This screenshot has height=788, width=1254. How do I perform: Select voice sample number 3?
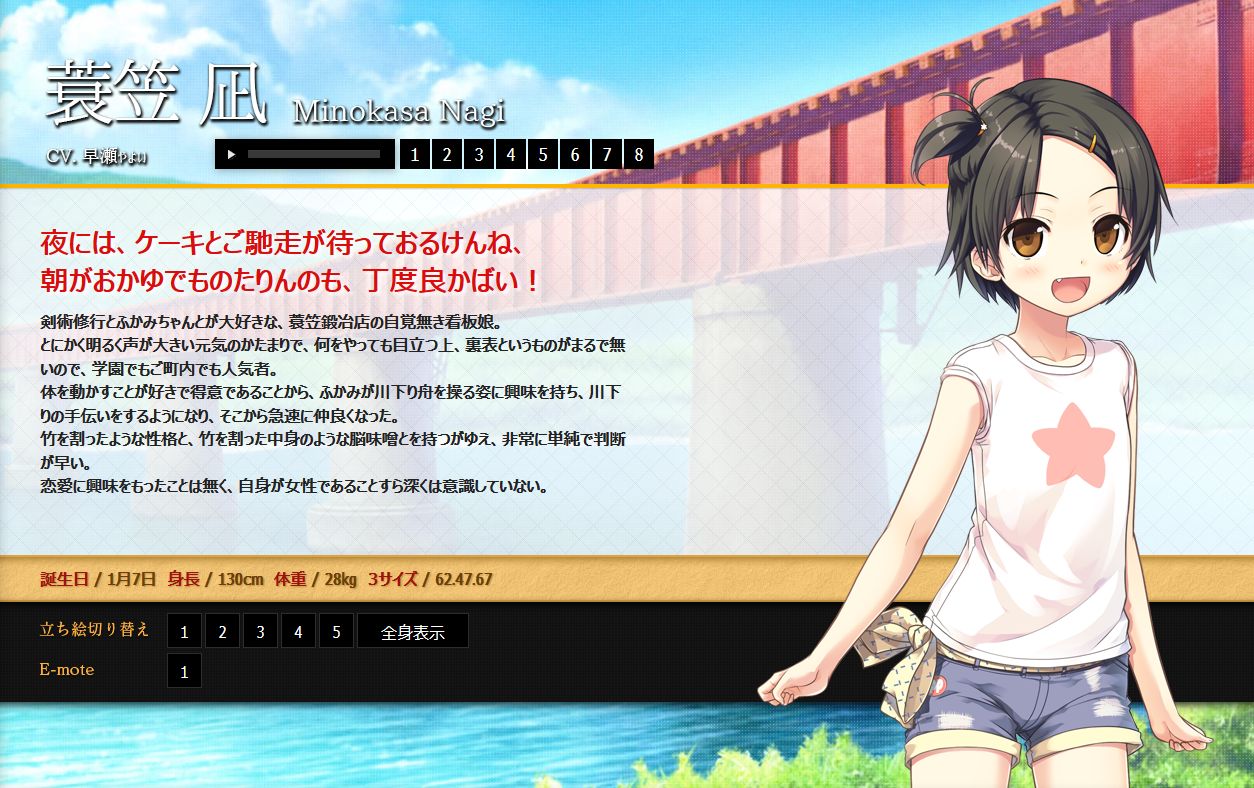point(479,154)
